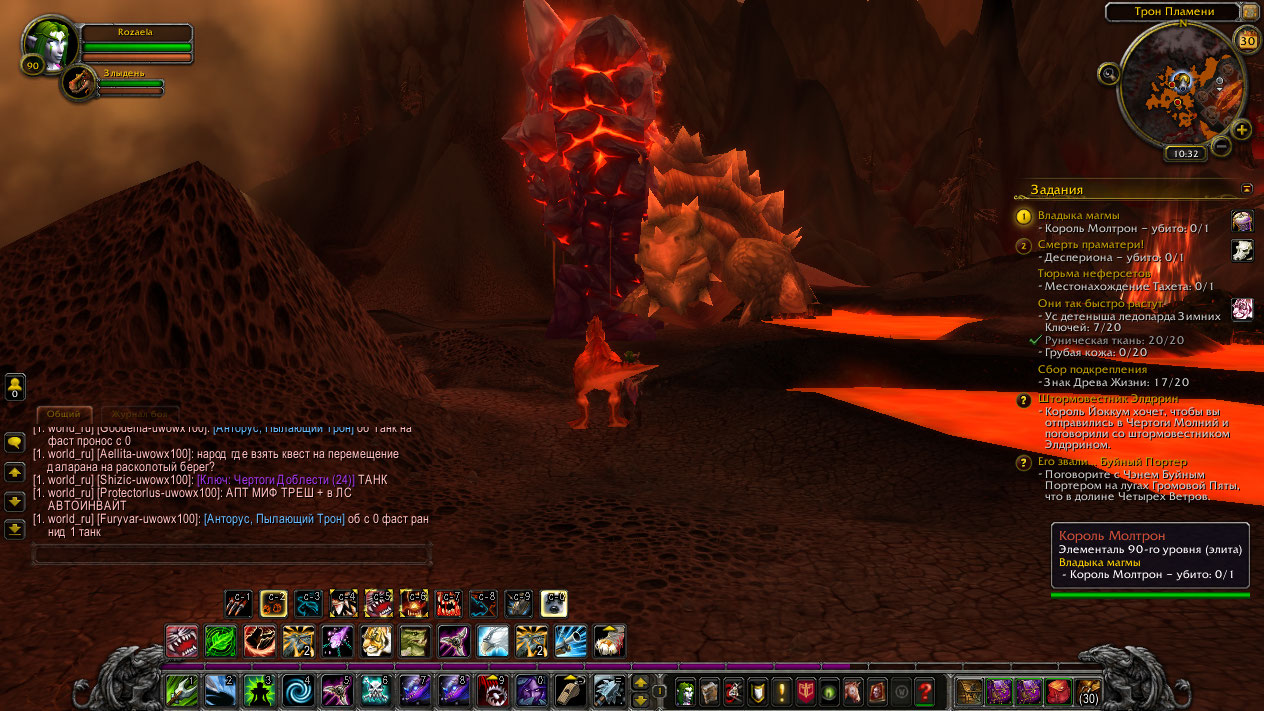This screenshot has height=711, width=1264.
Task: Collapse the Задания quest tracker
Action: (1247, 188)
